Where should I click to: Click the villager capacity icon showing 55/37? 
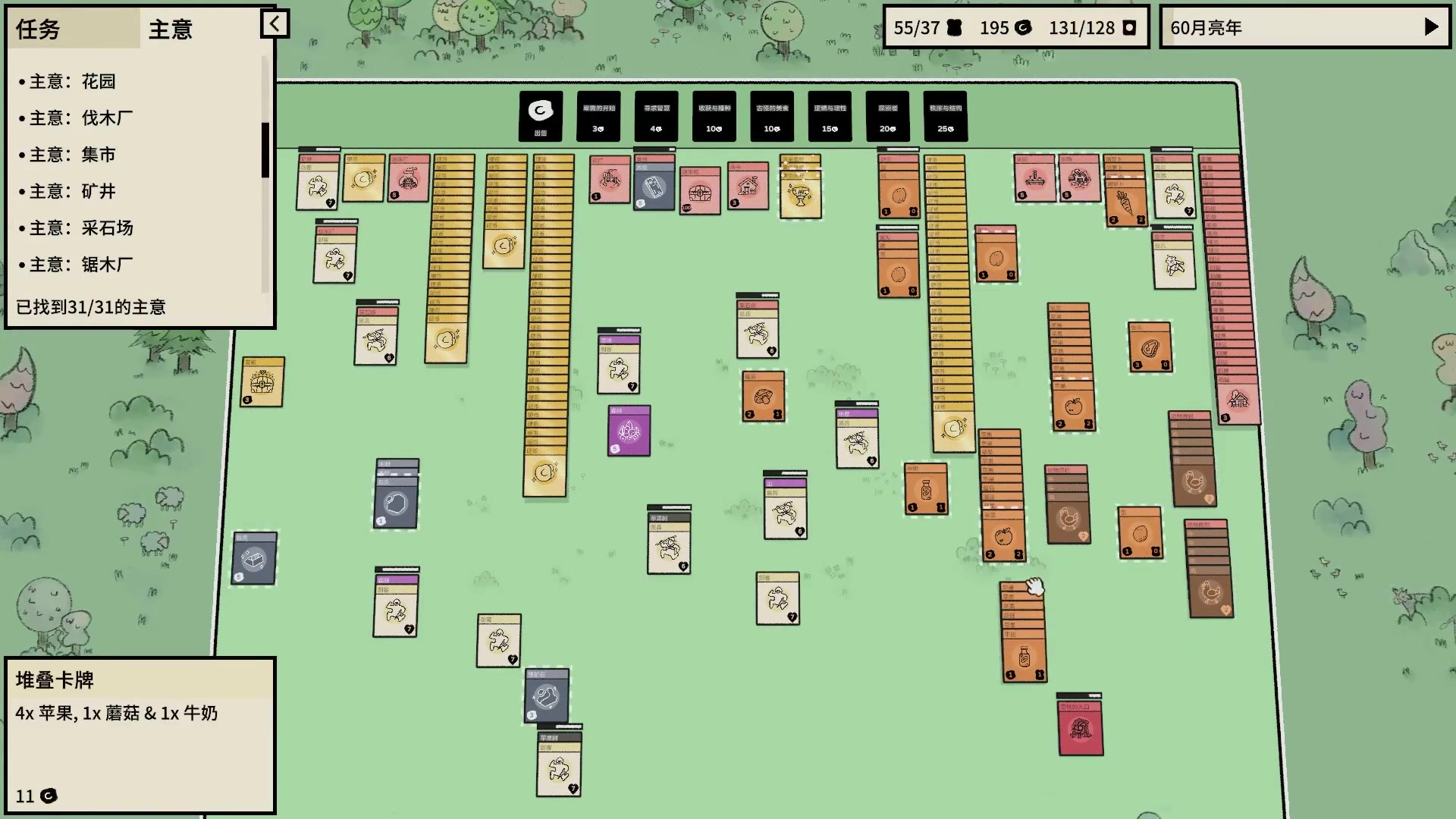pos(955,27)
